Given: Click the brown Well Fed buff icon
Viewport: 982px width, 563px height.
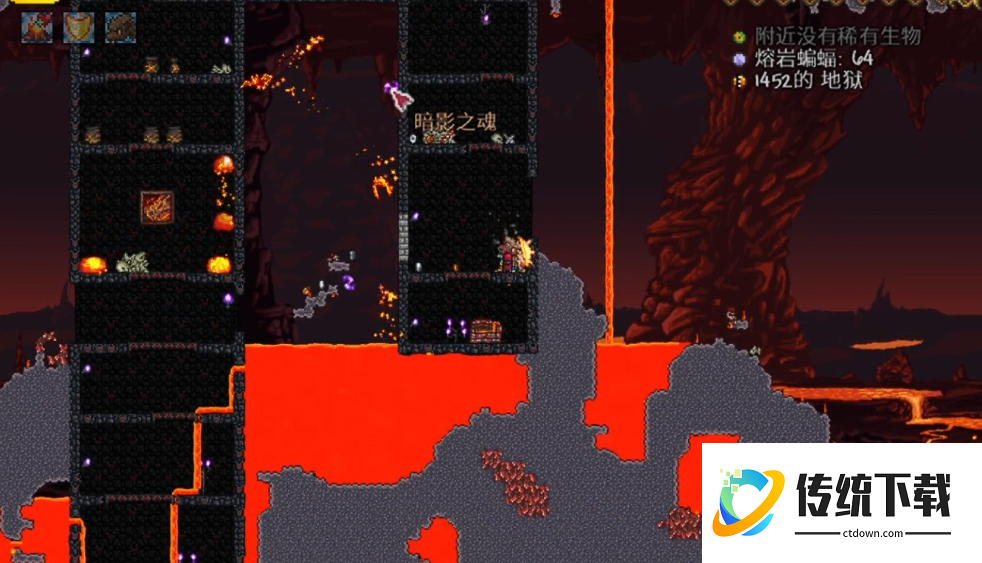Looking at the screenshot, I should pos(121,27).
